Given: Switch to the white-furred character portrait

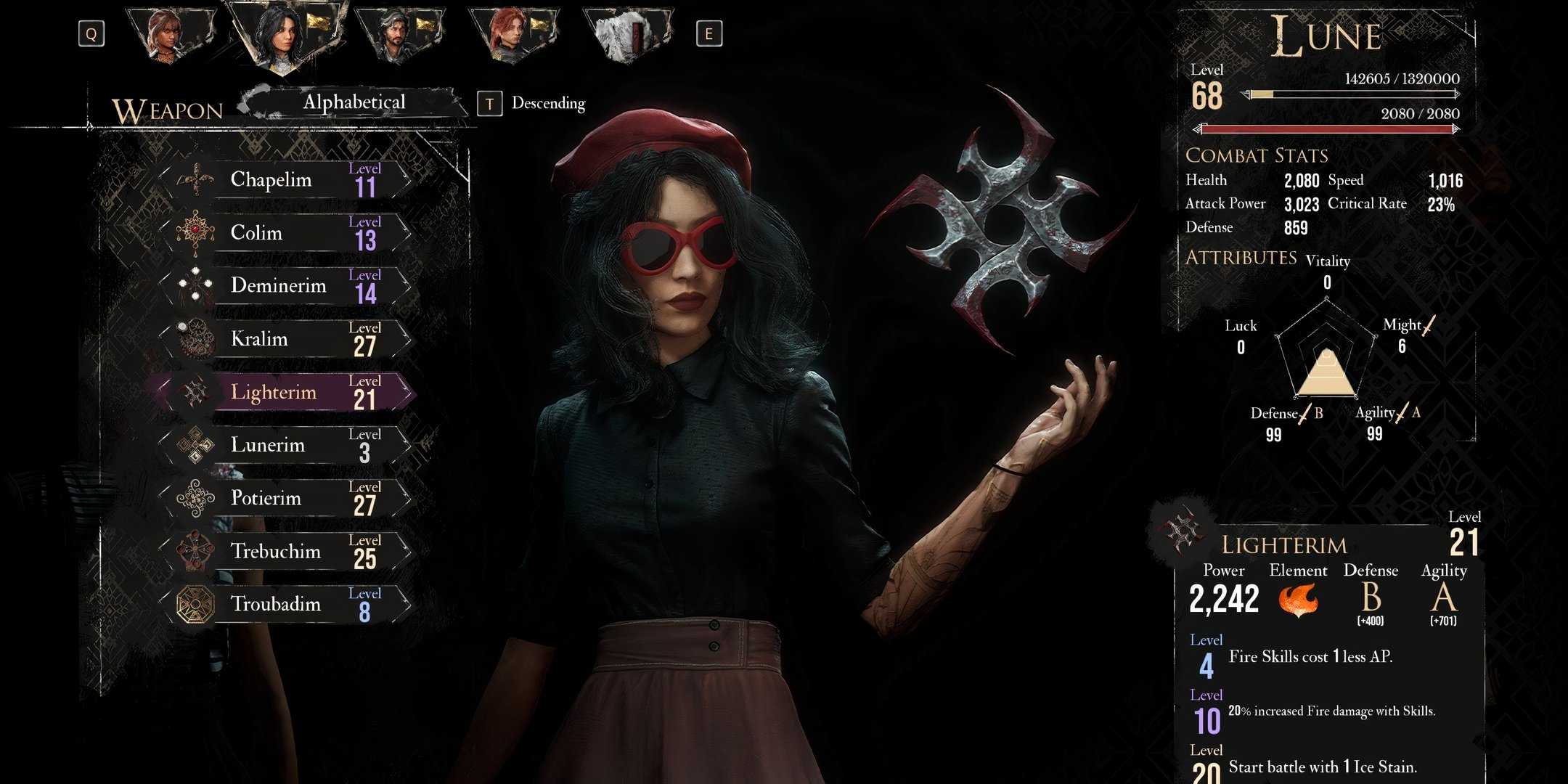Looking at the screenshot, I should [x=624, y=33].
